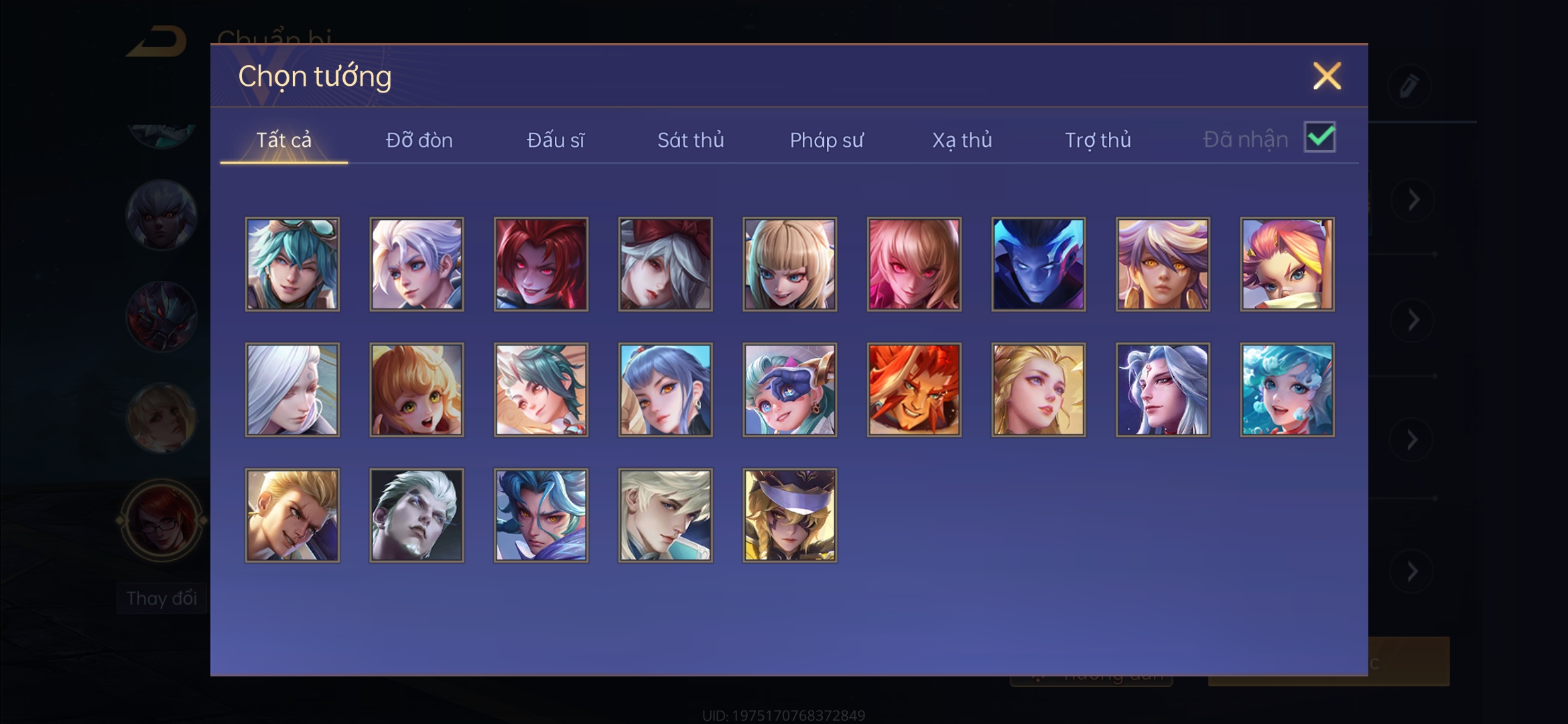Open the Đấu sĩ hero category
The width and height of the screenshot is (1568, 724).
(555, 140)
